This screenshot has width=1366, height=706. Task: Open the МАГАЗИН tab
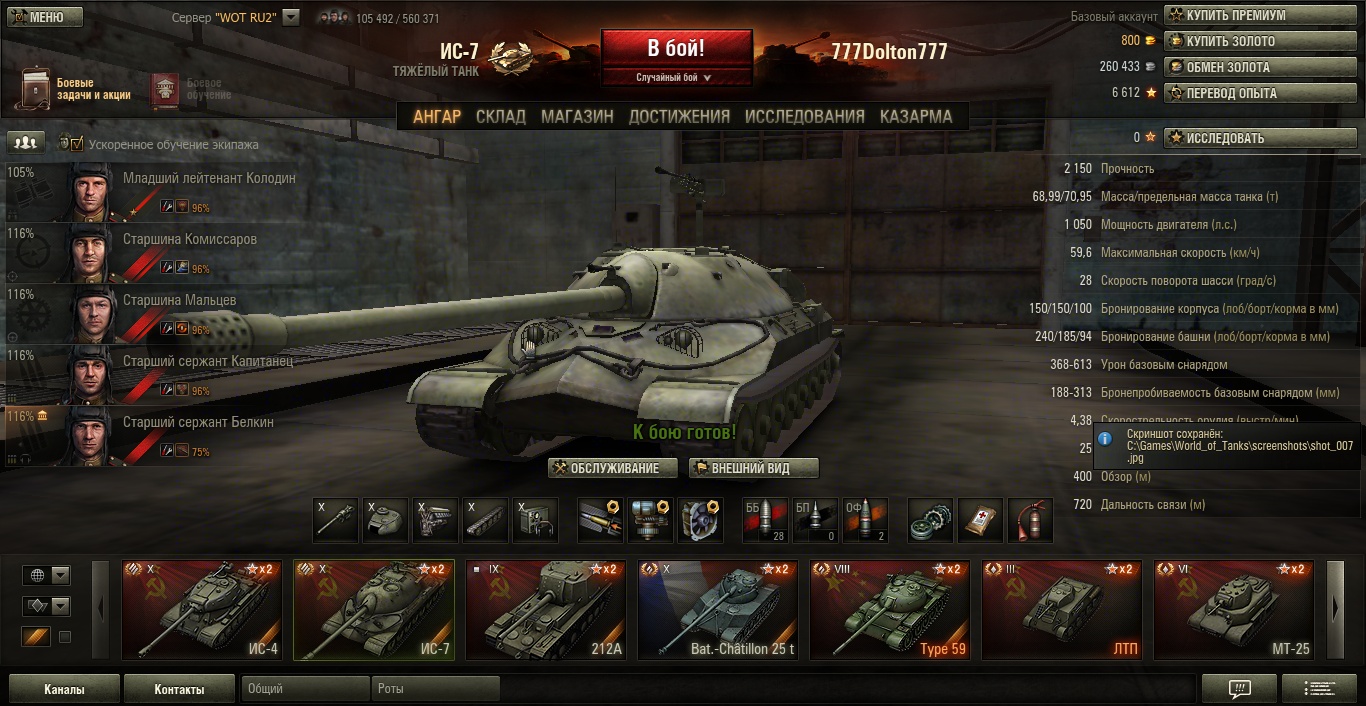click(577, 116)
